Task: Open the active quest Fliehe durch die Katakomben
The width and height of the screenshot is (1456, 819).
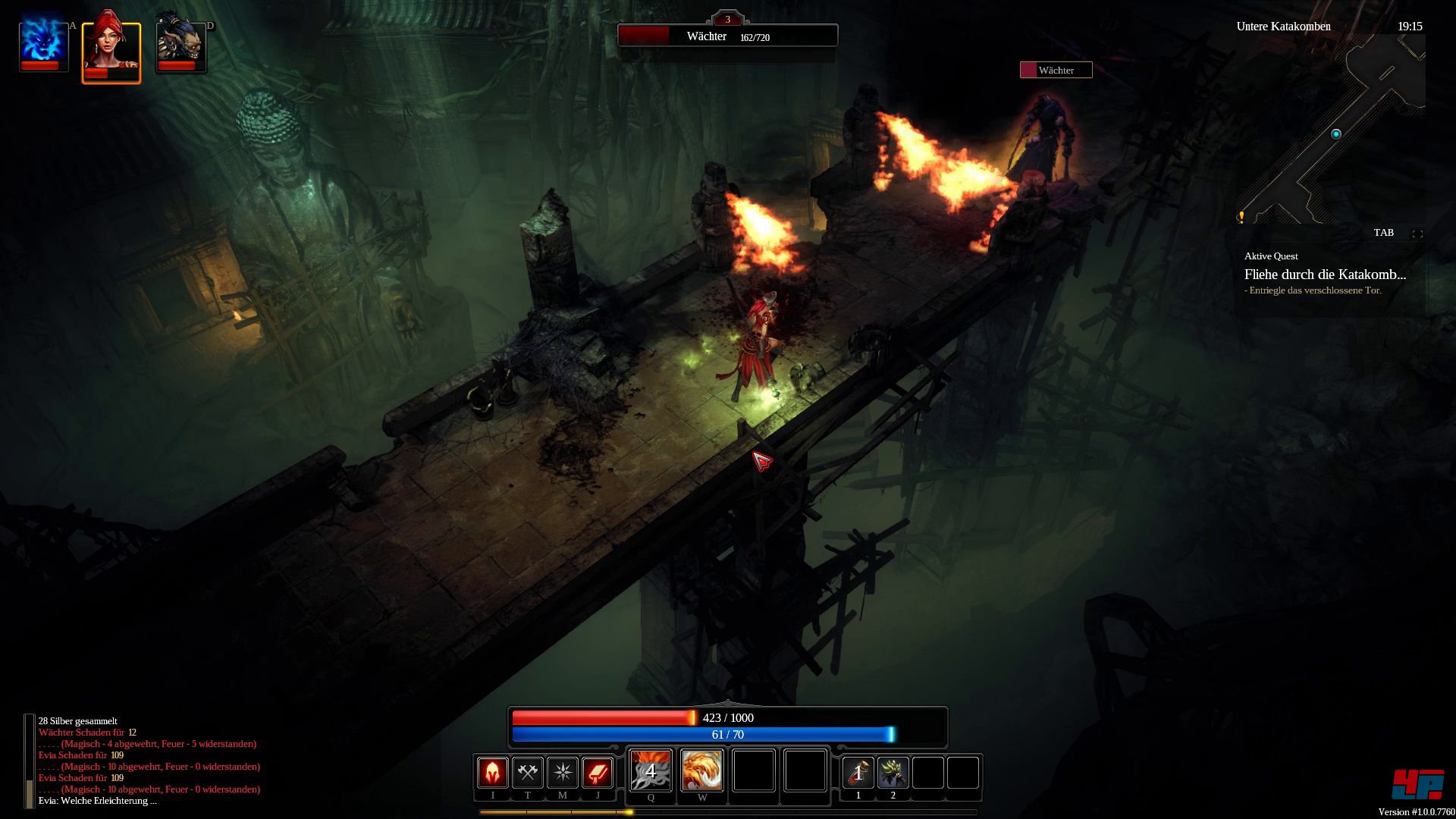Action: [x=1325, y=275]
